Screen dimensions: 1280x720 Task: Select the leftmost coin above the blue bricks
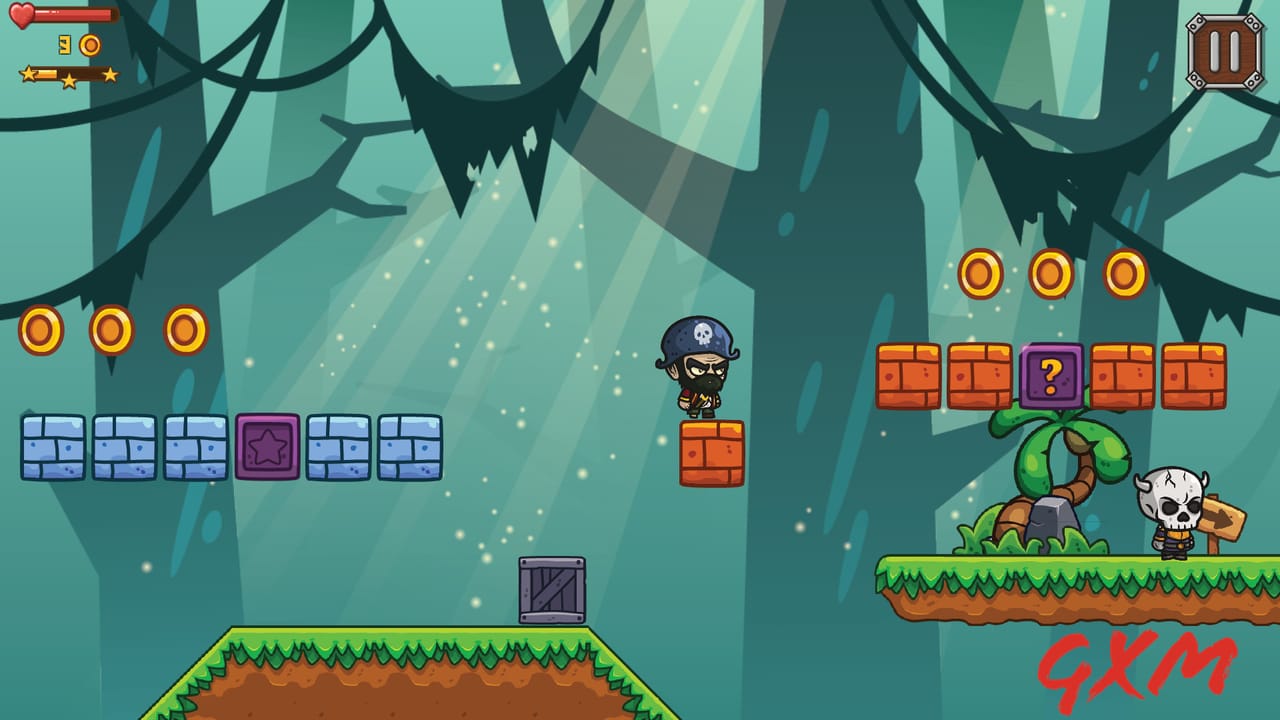click(x=39, y=329)
